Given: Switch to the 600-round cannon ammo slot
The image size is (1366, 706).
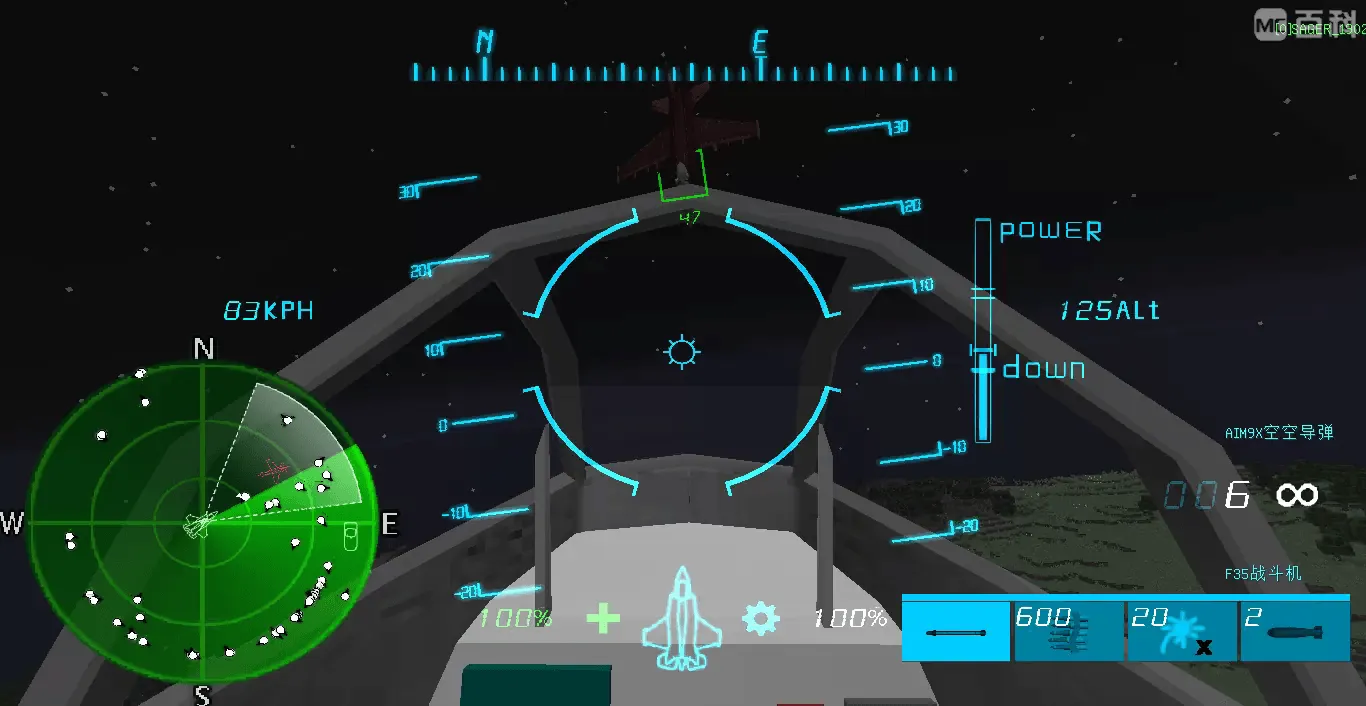Looking at the screenshot, I should point(1069,632).
